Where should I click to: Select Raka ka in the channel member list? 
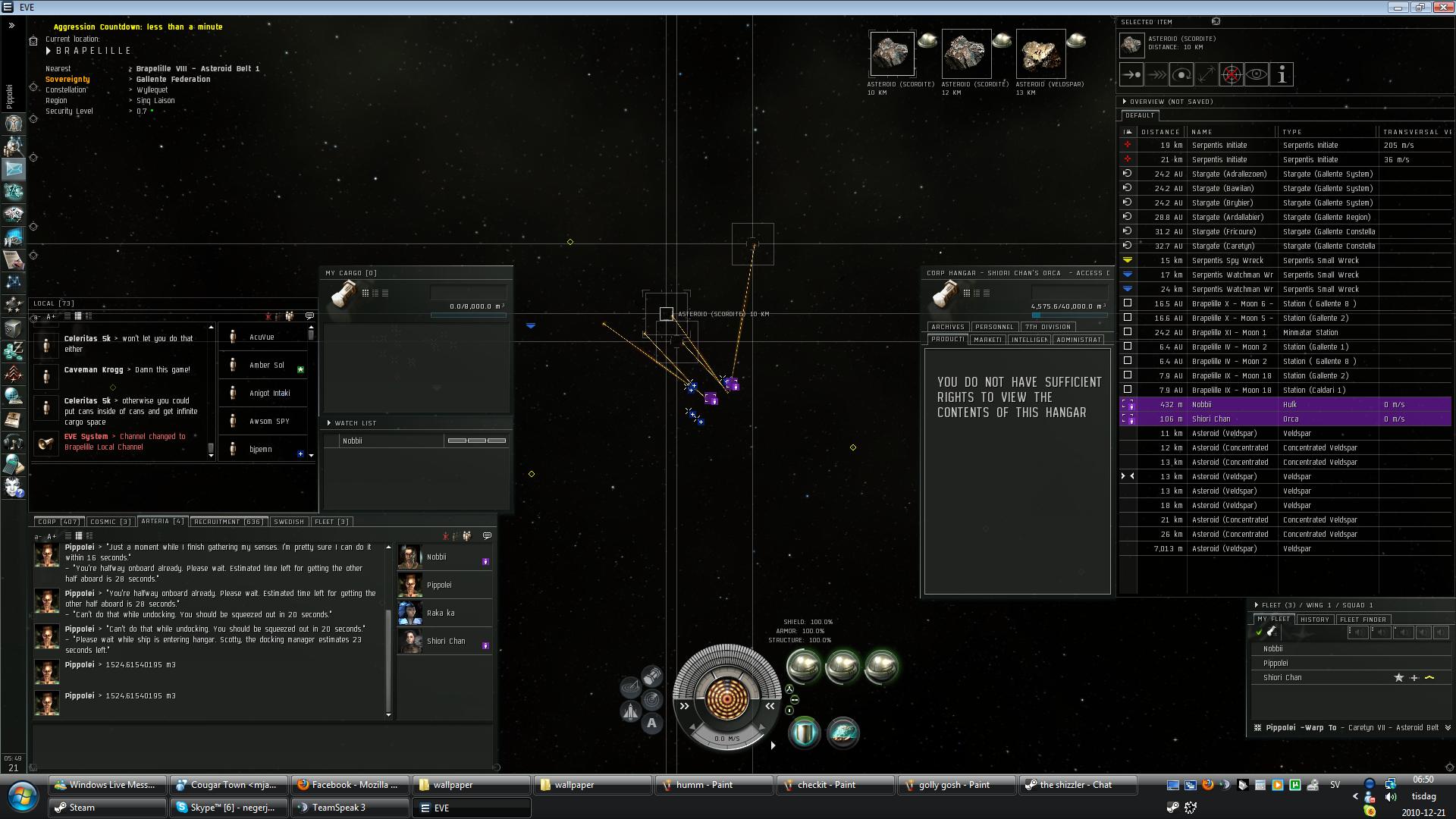441,613
